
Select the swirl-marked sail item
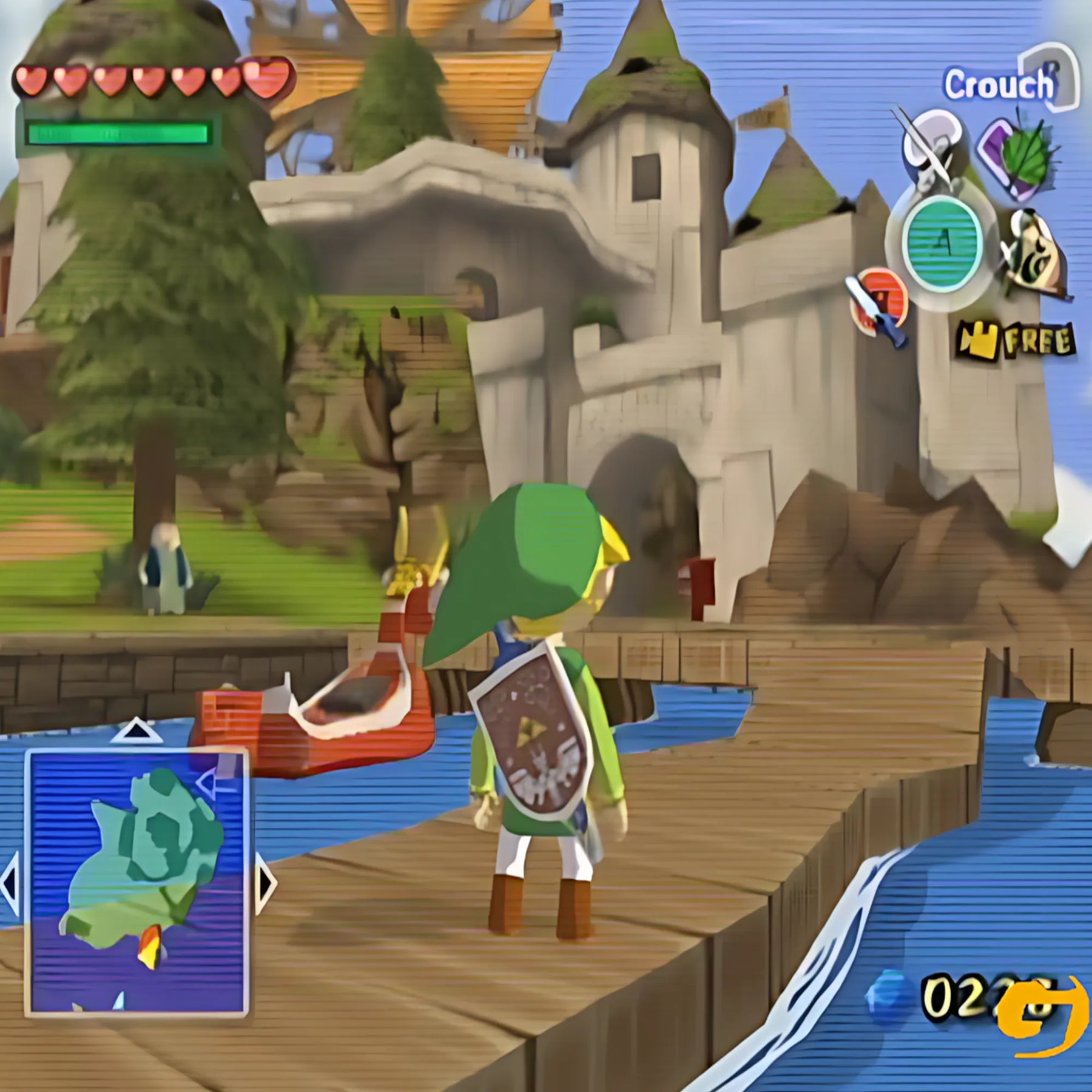1031,254
